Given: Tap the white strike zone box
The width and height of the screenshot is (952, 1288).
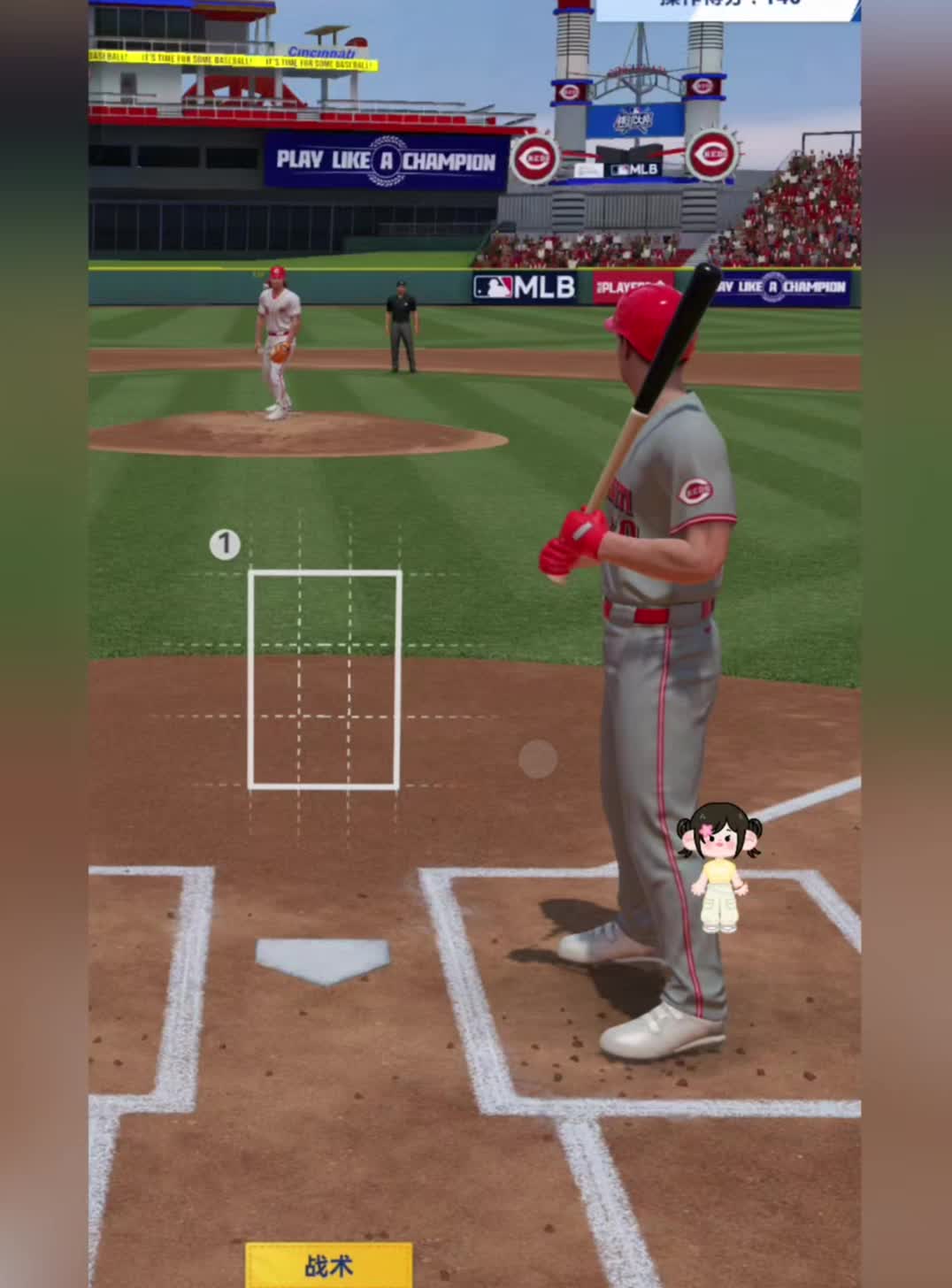Looking at the screenshot, I should click(325, 679).
